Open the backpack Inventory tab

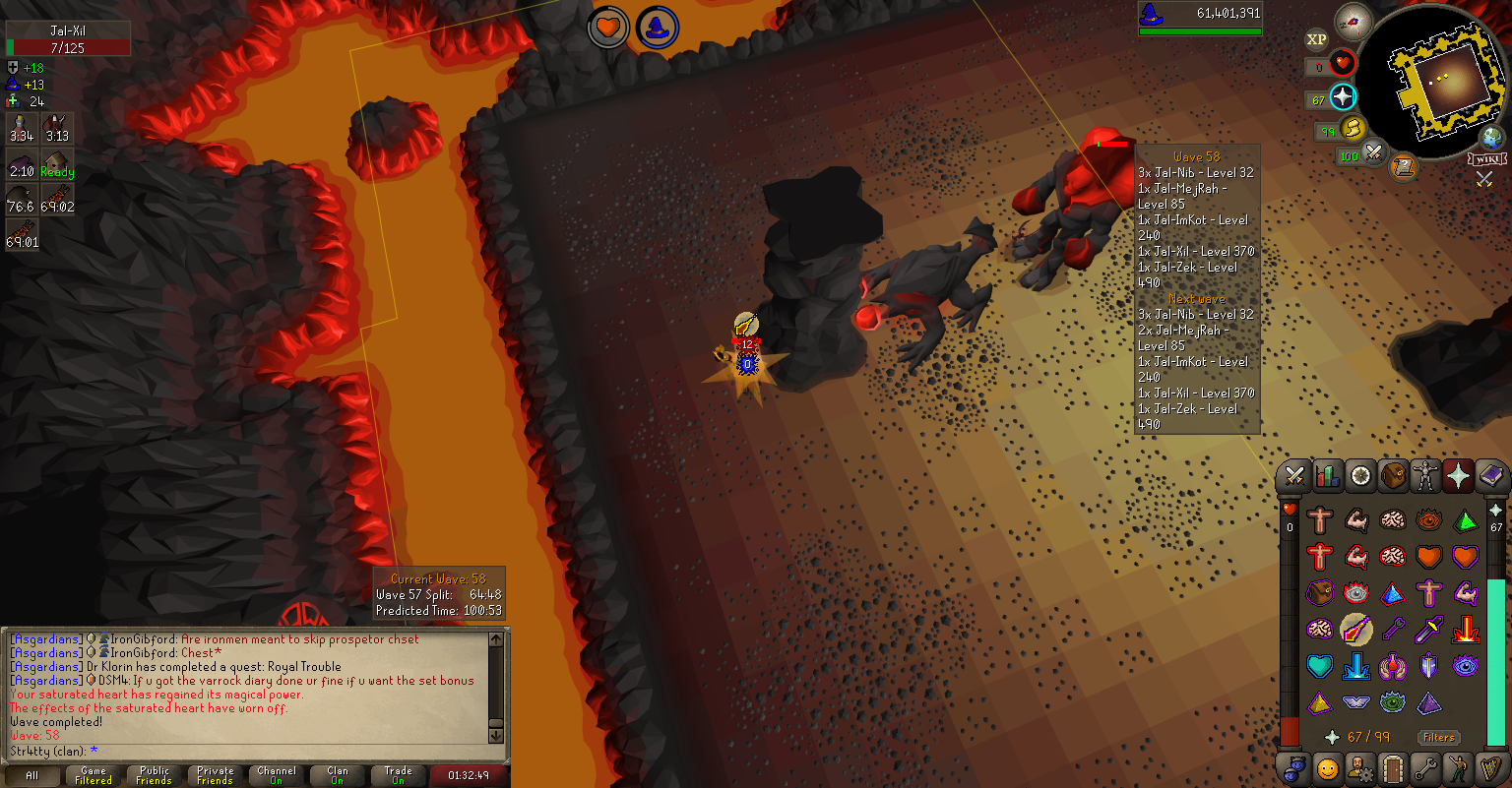click(1393, 477)
